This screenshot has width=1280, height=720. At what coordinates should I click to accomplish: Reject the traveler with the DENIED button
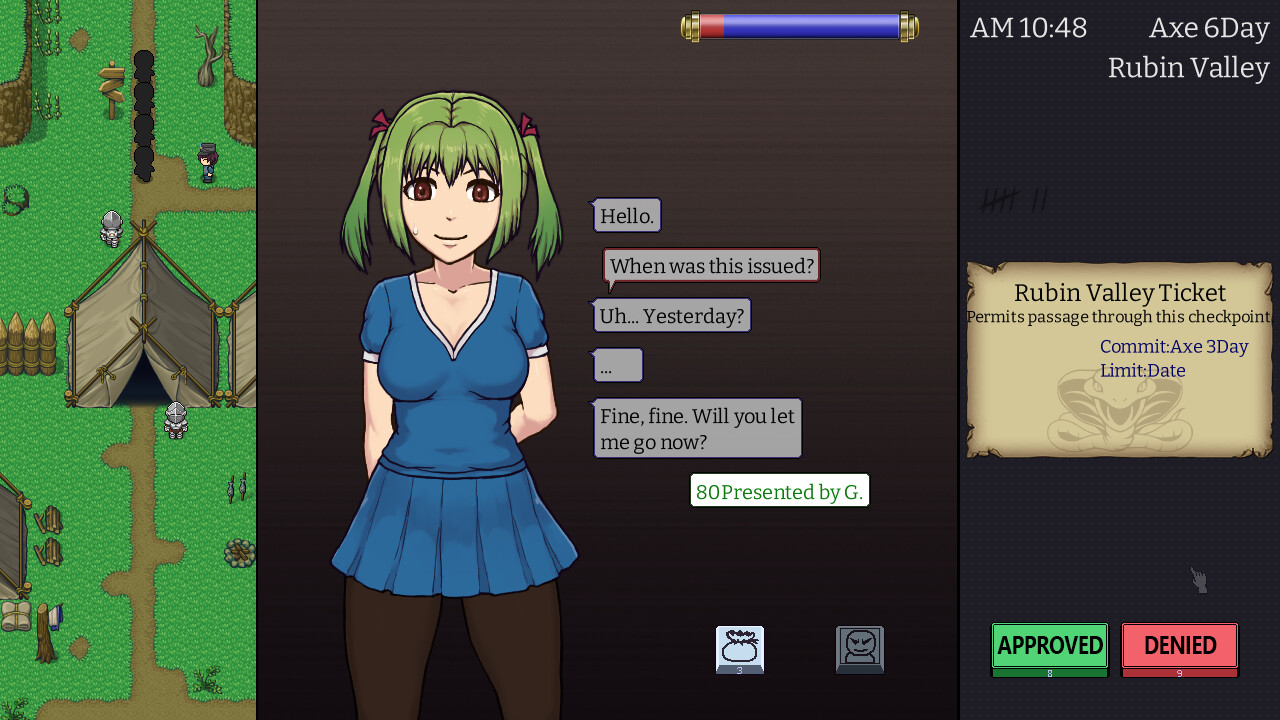click(x=1179, y=646)
